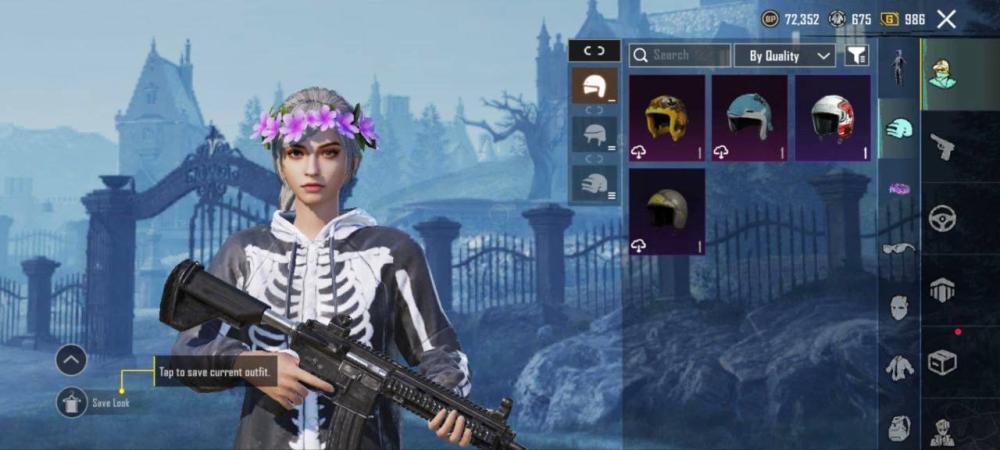Screen dimensions: 1000x450
Task: Open the glasses category
Action: click(x=899, y=248)
